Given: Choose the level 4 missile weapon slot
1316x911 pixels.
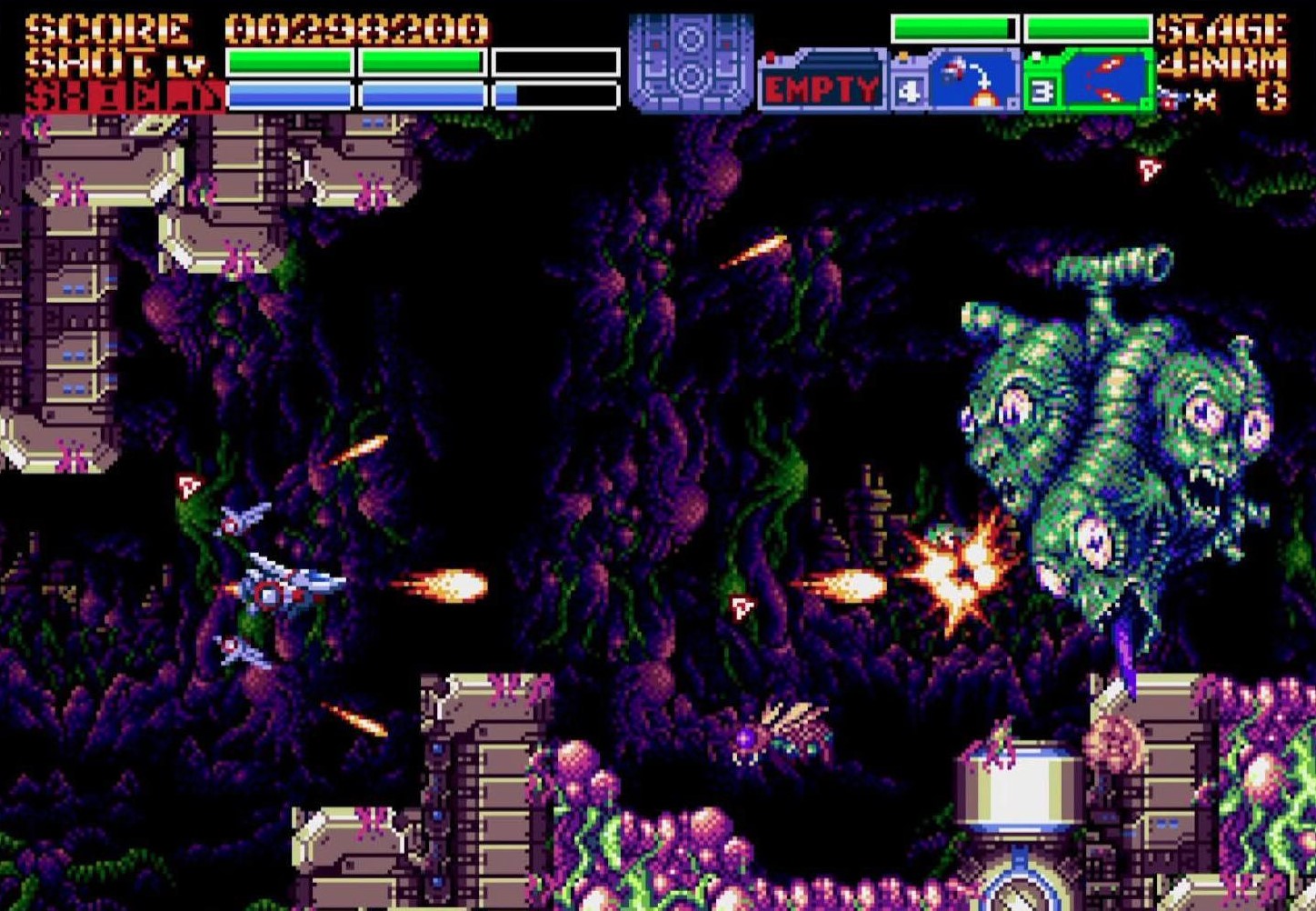Looking at the screenshot, I should [x=954, y=81].
